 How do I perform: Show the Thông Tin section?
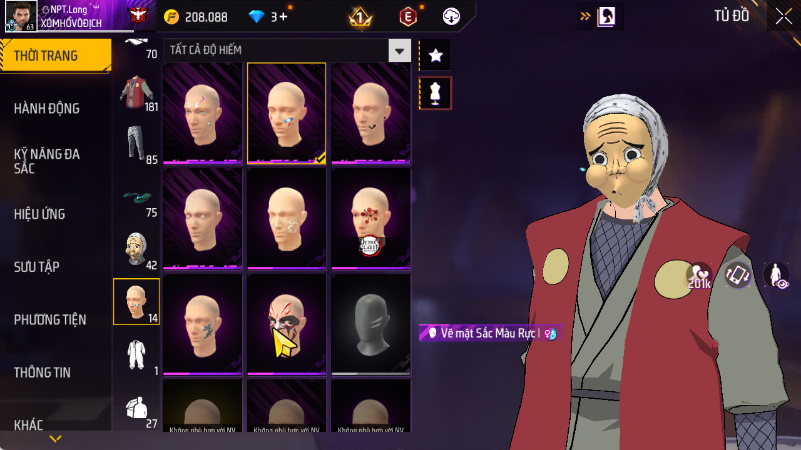coord(42,372)
